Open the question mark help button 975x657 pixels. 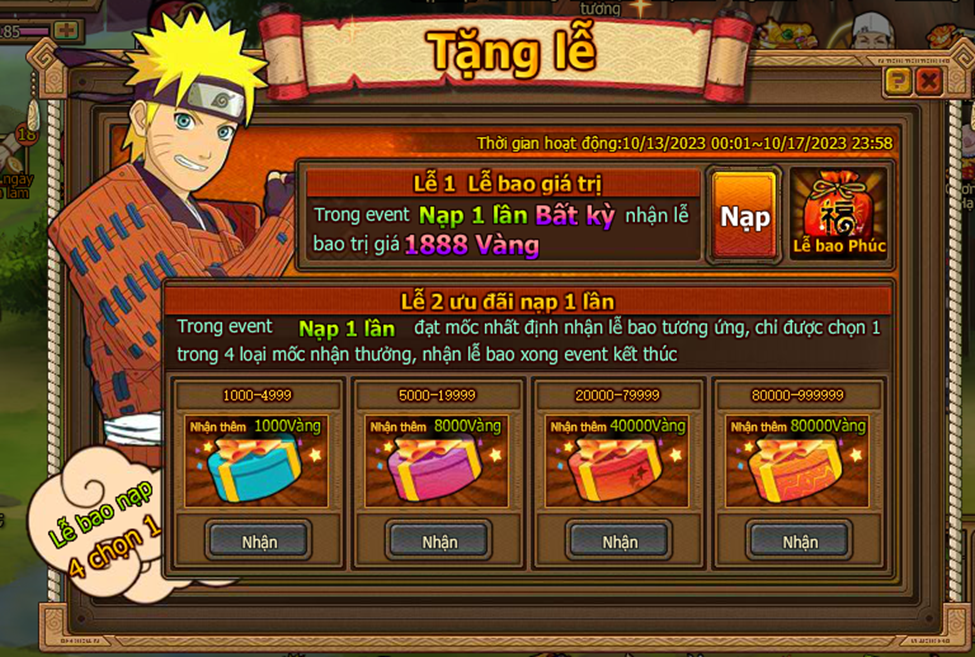[x=897, y=81]
